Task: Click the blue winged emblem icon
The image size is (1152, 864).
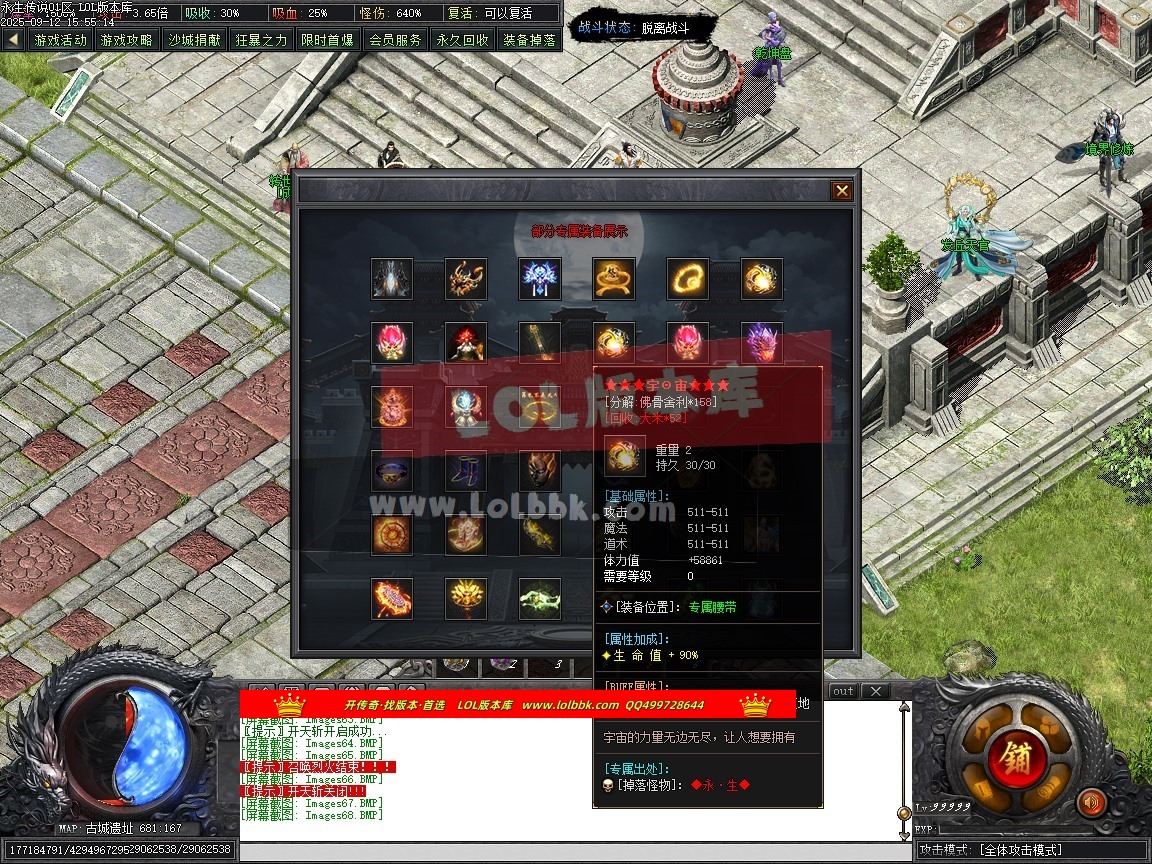Action: coord(540,279)
